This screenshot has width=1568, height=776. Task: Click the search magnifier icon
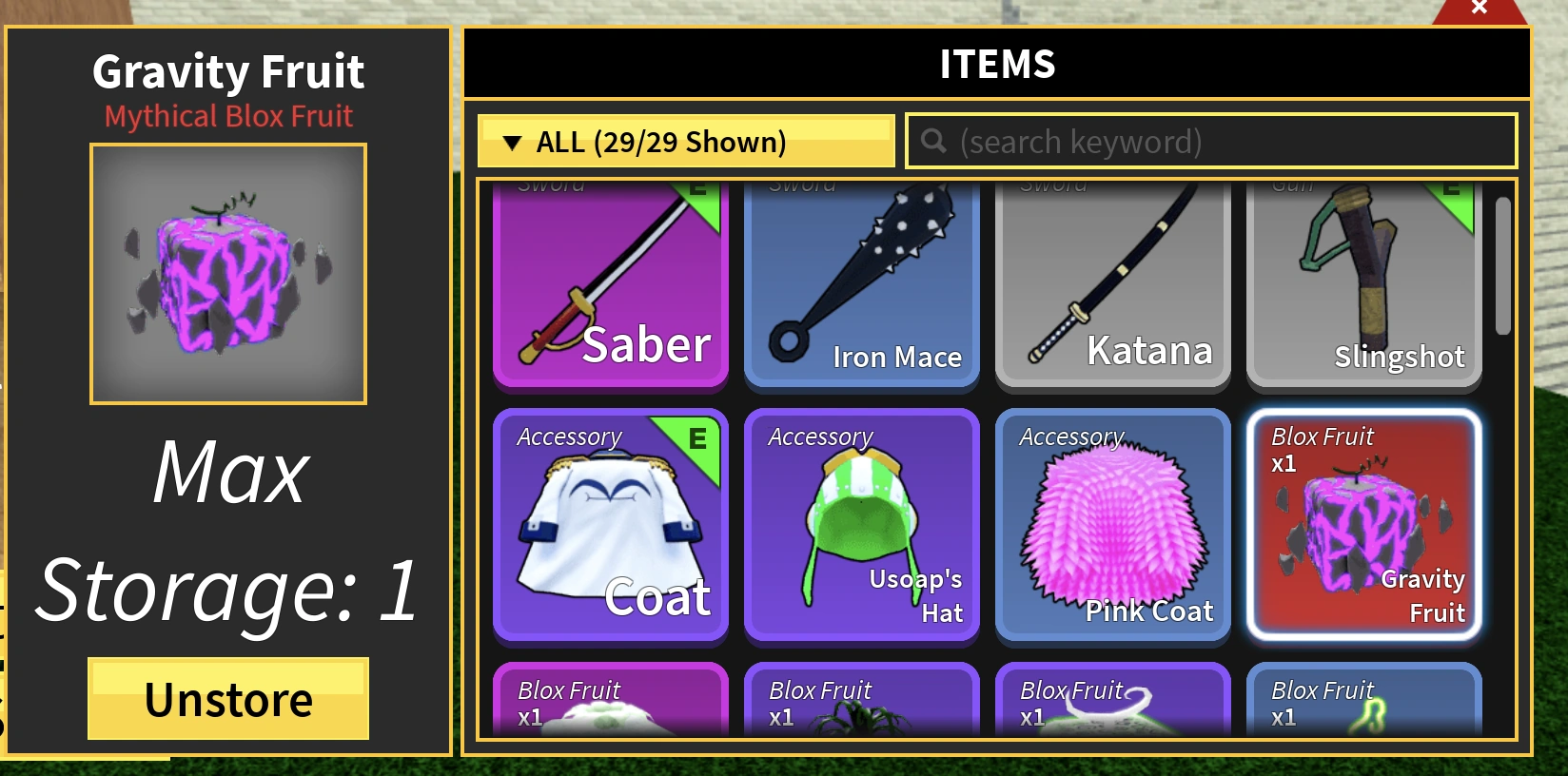point(933,141)
